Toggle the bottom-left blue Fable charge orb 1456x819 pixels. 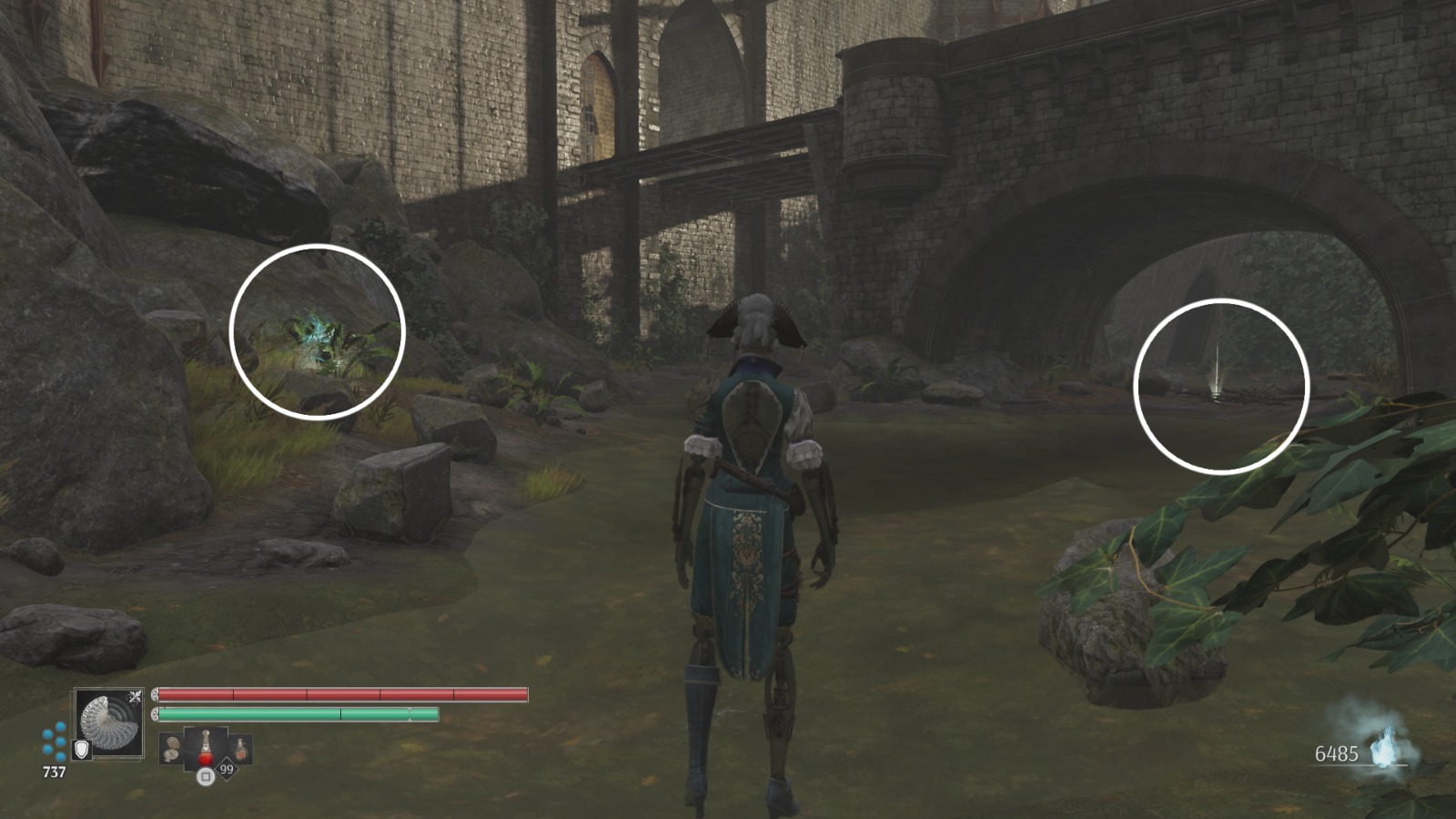(x=47, y=749)
